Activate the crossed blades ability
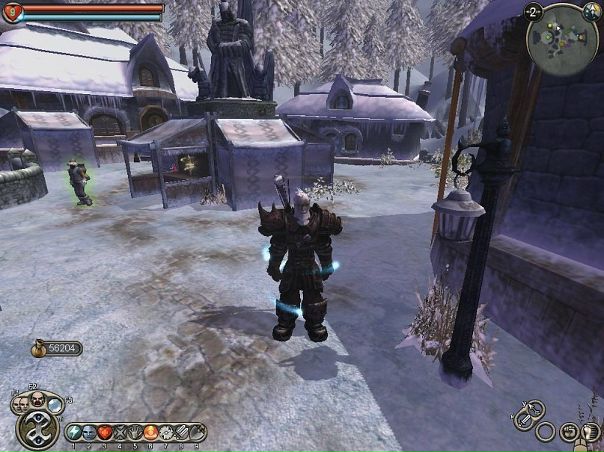Viewport: 604px width, 452px height. [x=120, y=433]
